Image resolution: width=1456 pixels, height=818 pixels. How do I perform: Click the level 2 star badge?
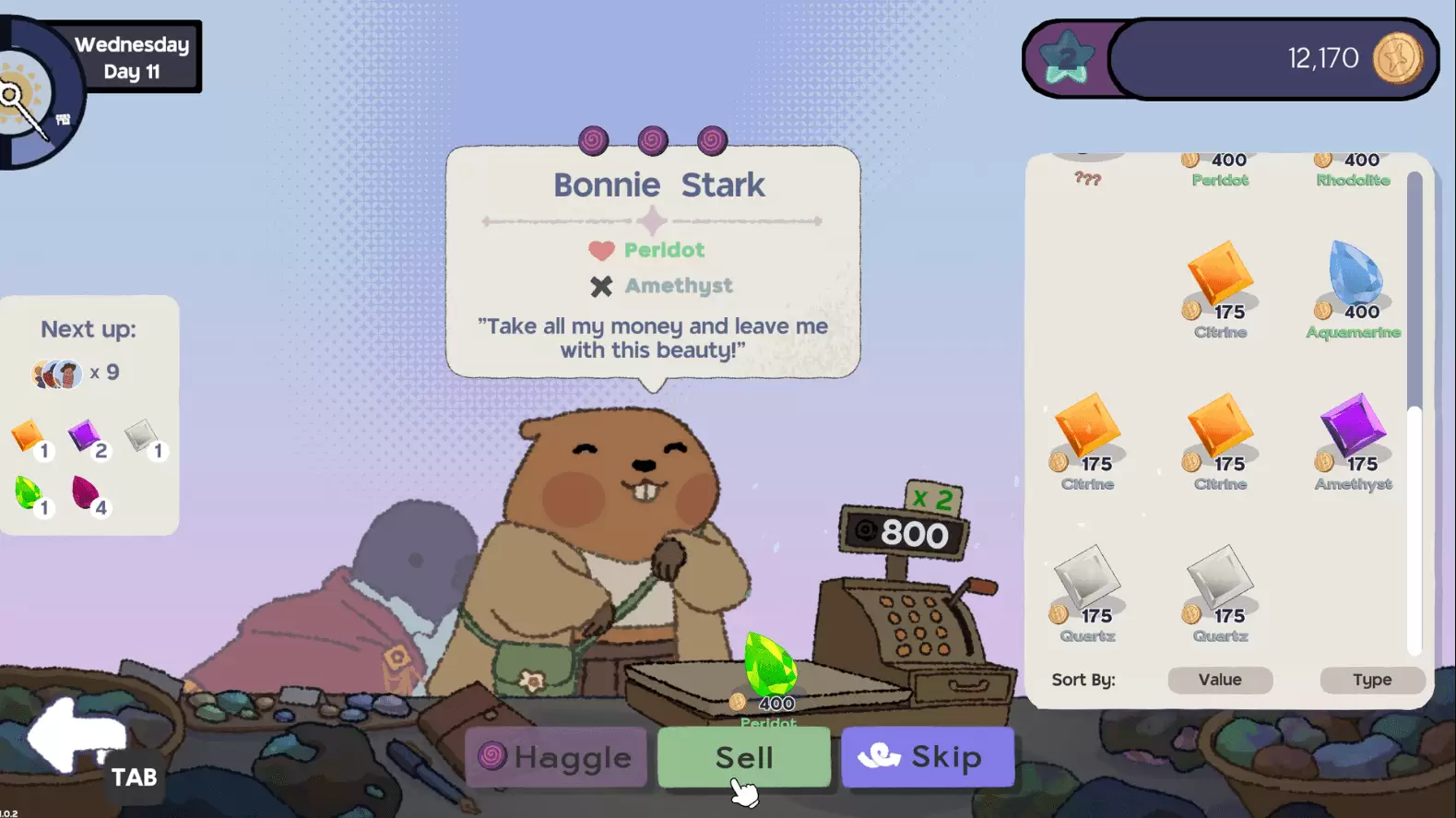(x=1065, y=57)
